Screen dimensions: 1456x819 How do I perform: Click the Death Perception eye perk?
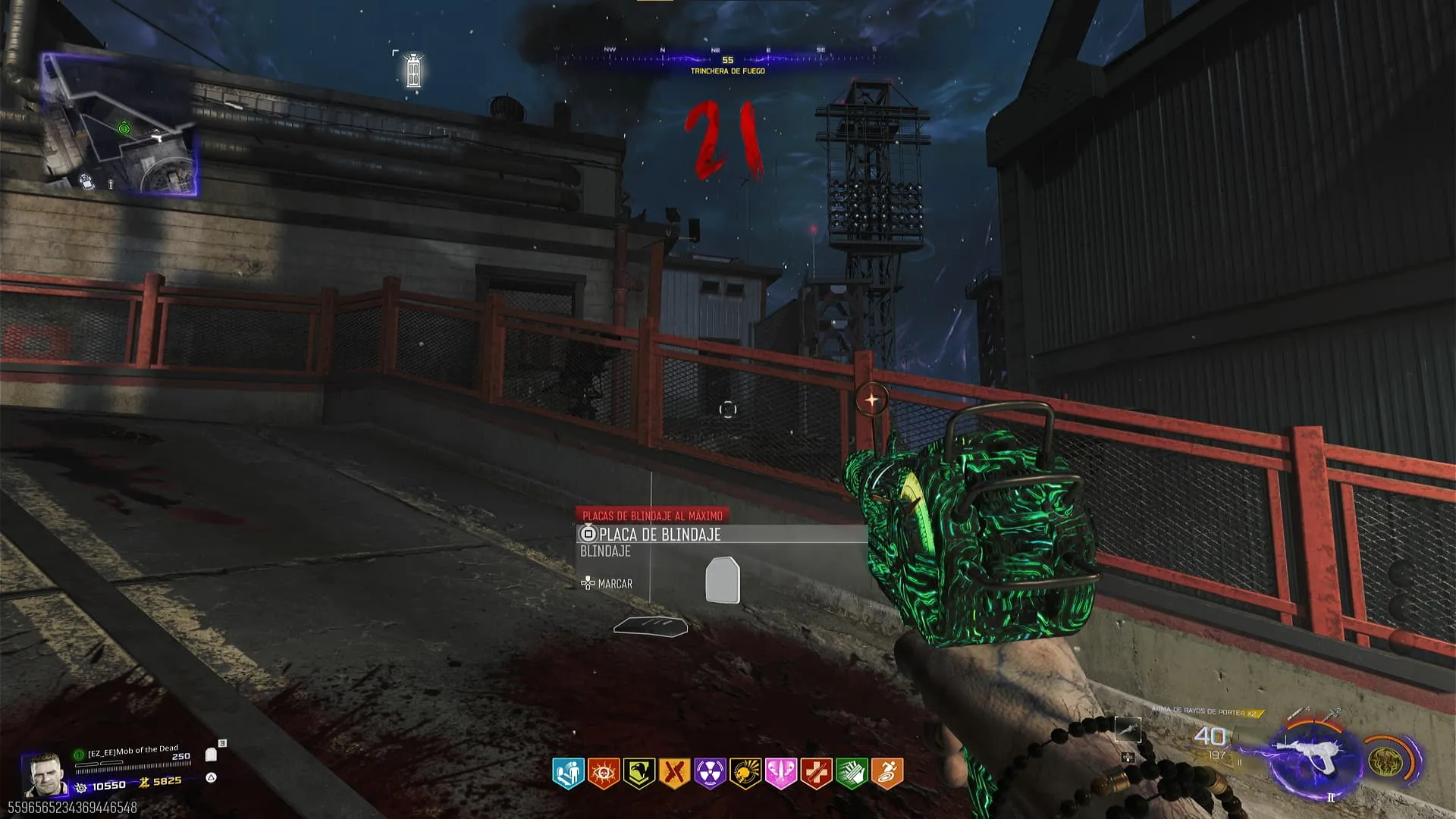pyautogui.click(x=604, y=773)
